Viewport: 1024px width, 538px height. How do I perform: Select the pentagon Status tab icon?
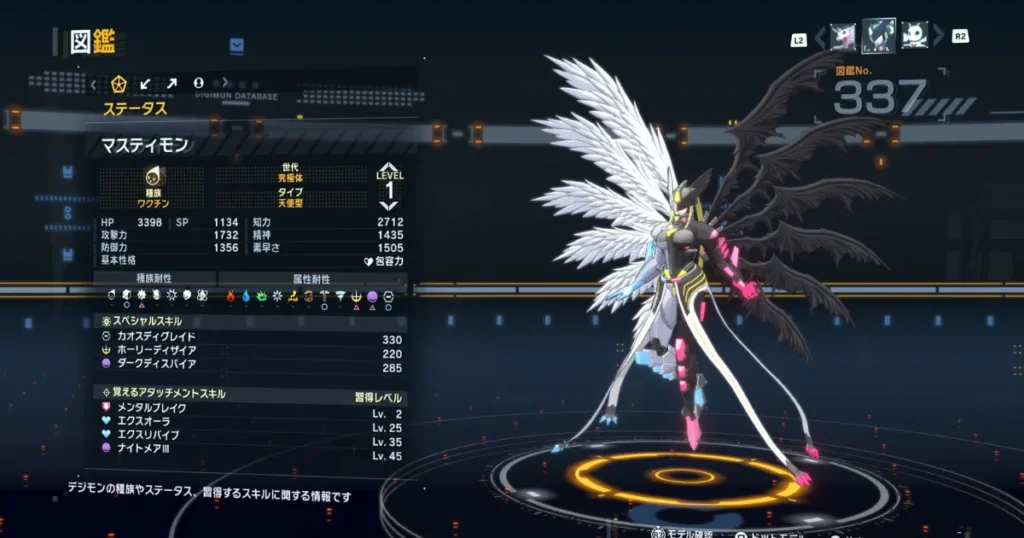(x=119, y=83)
